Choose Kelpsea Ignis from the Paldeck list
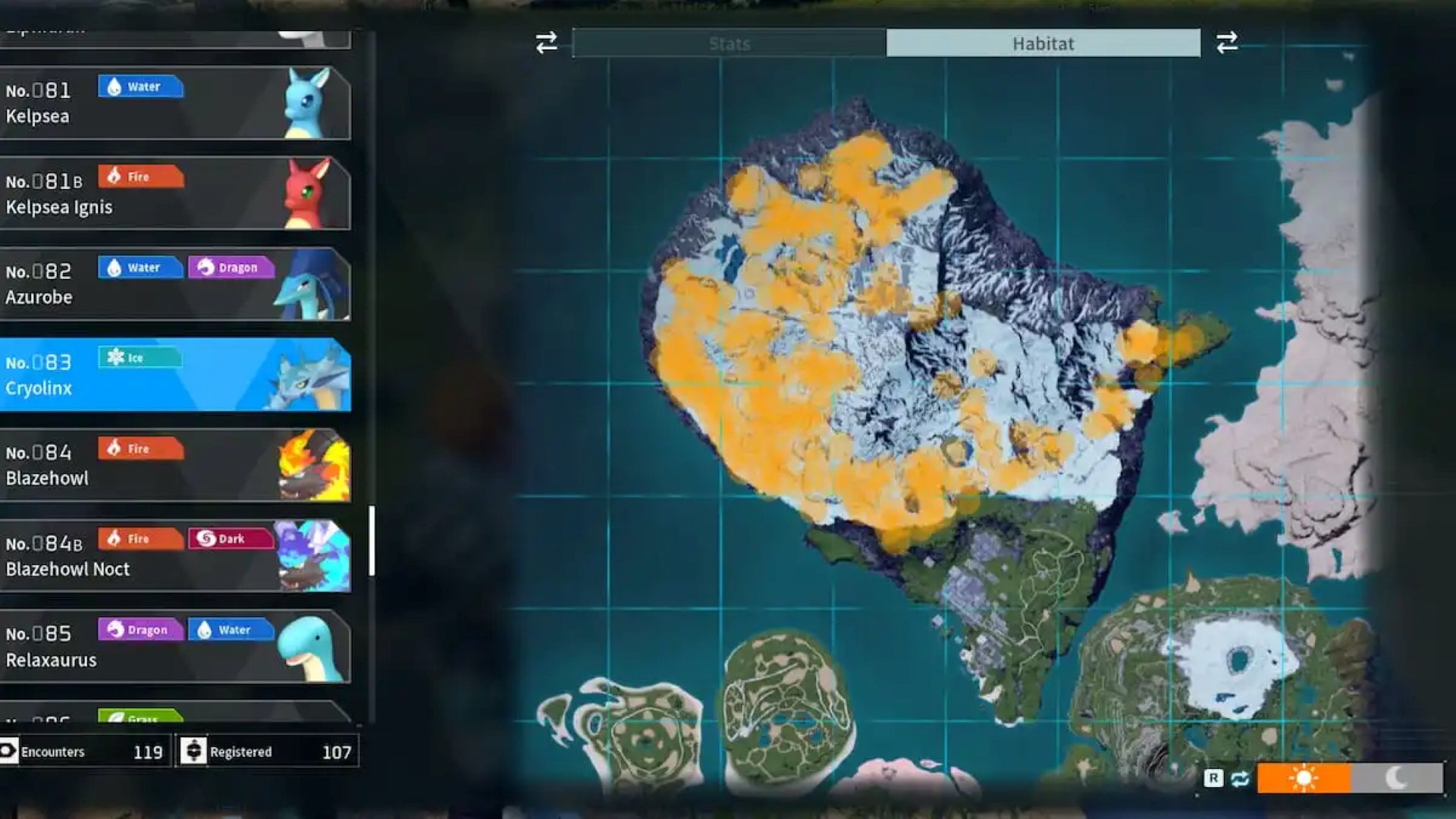 point(174,193)
